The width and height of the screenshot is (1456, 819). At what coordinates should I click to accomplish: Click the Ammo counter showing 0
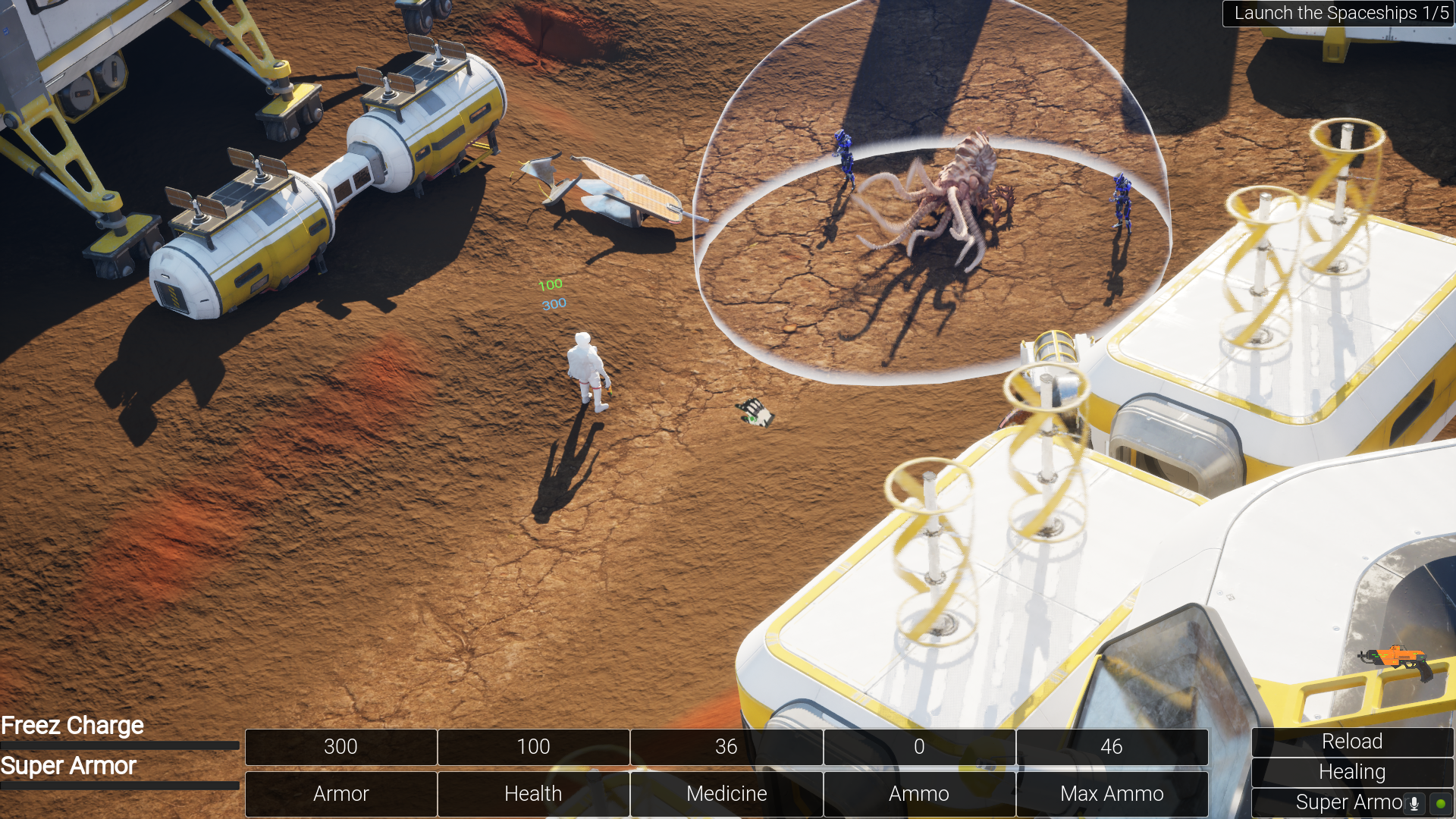point(918,747)
